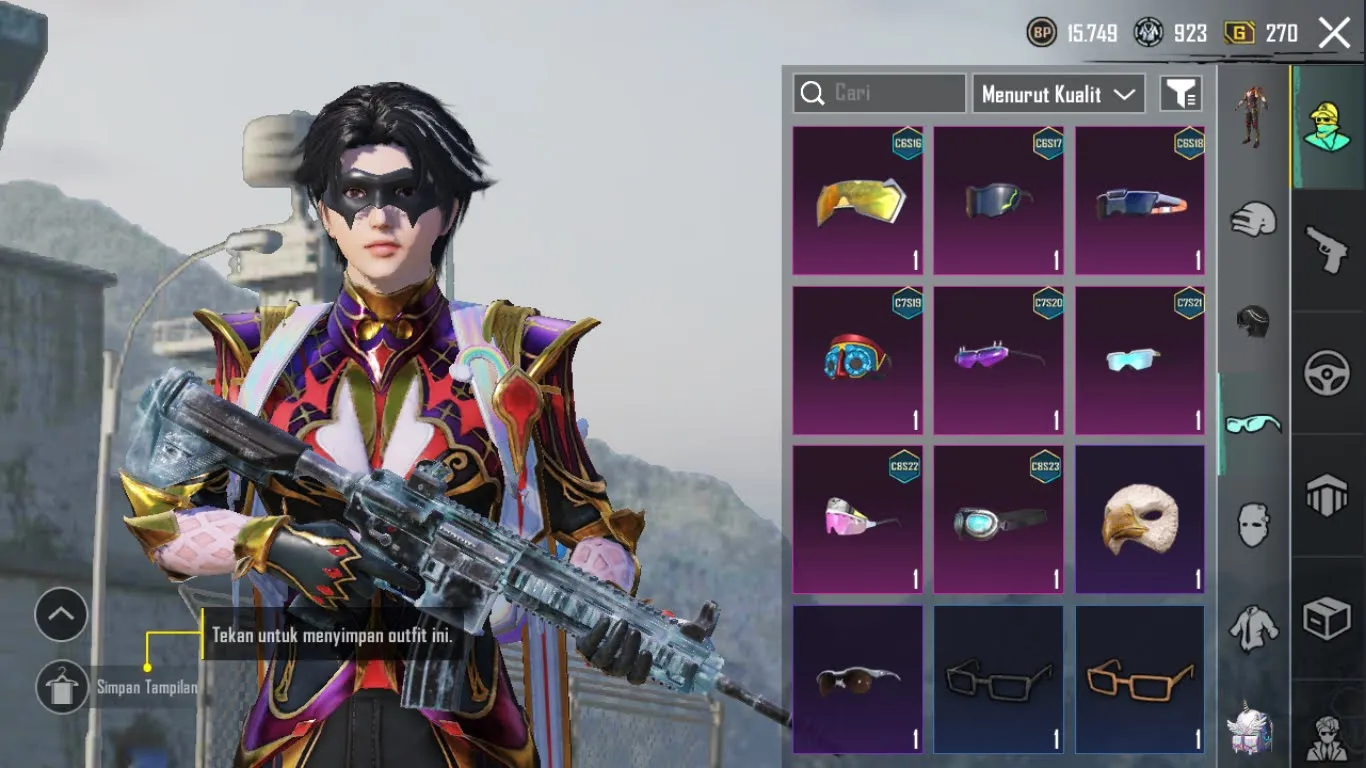Open the shirt clothing category

1255,630
